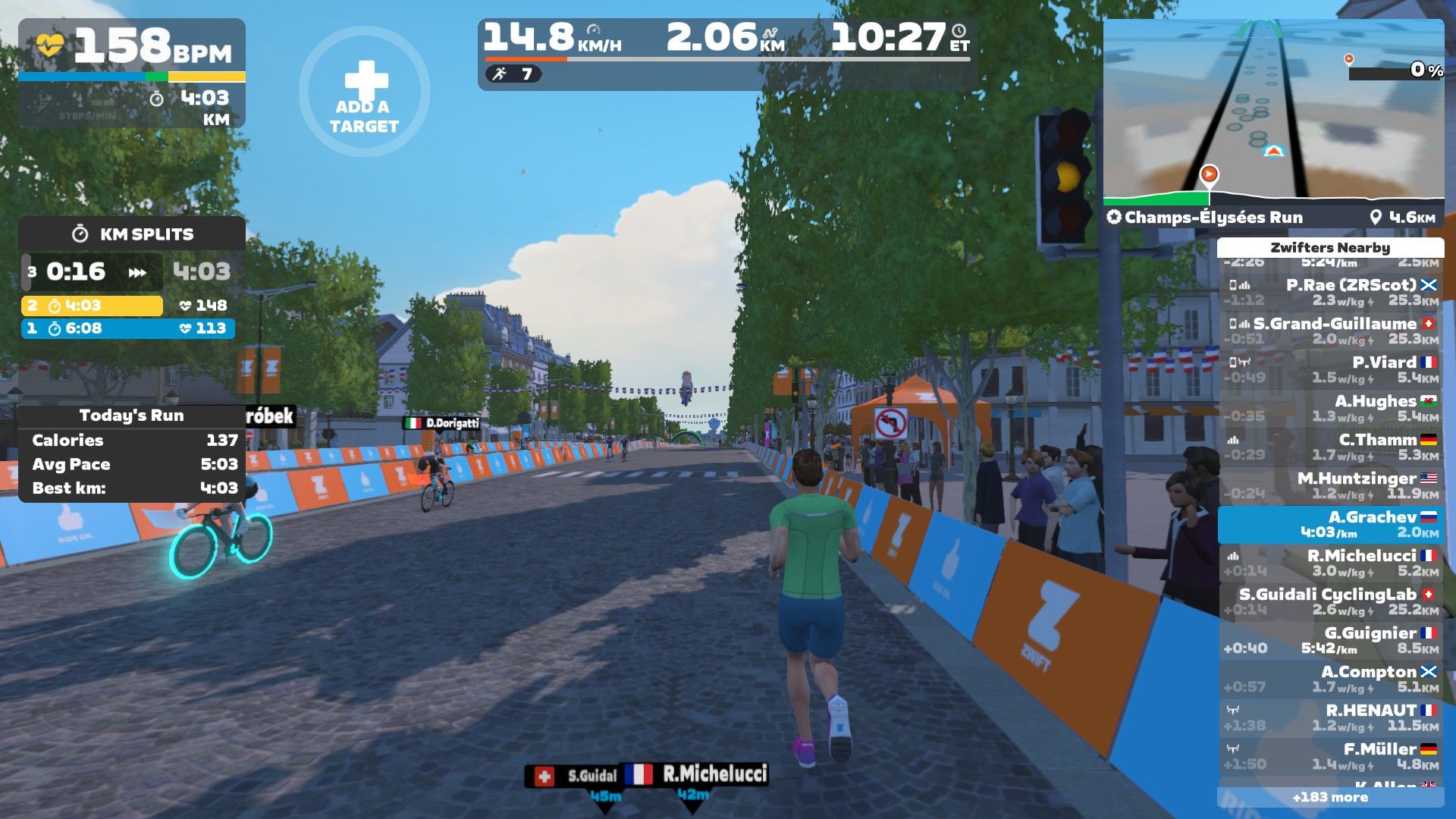Pick A.Compton from Zwifters Nearby
This screenshot has height=819, width=1456.
[1331, 679]
